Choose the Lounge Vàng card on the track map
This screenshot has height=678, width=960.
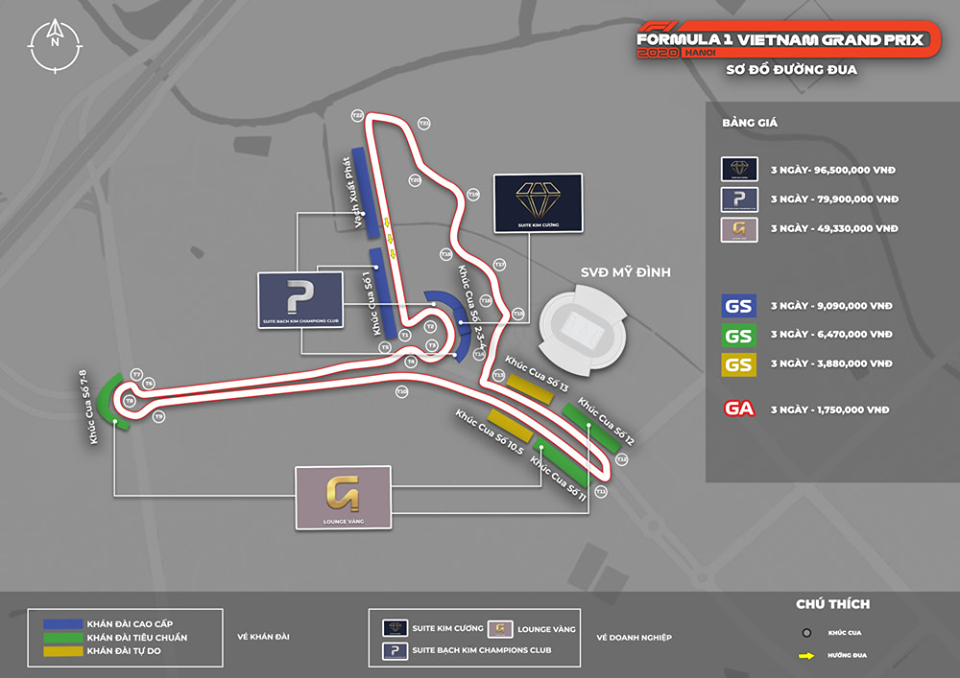[x=343, y=497]
